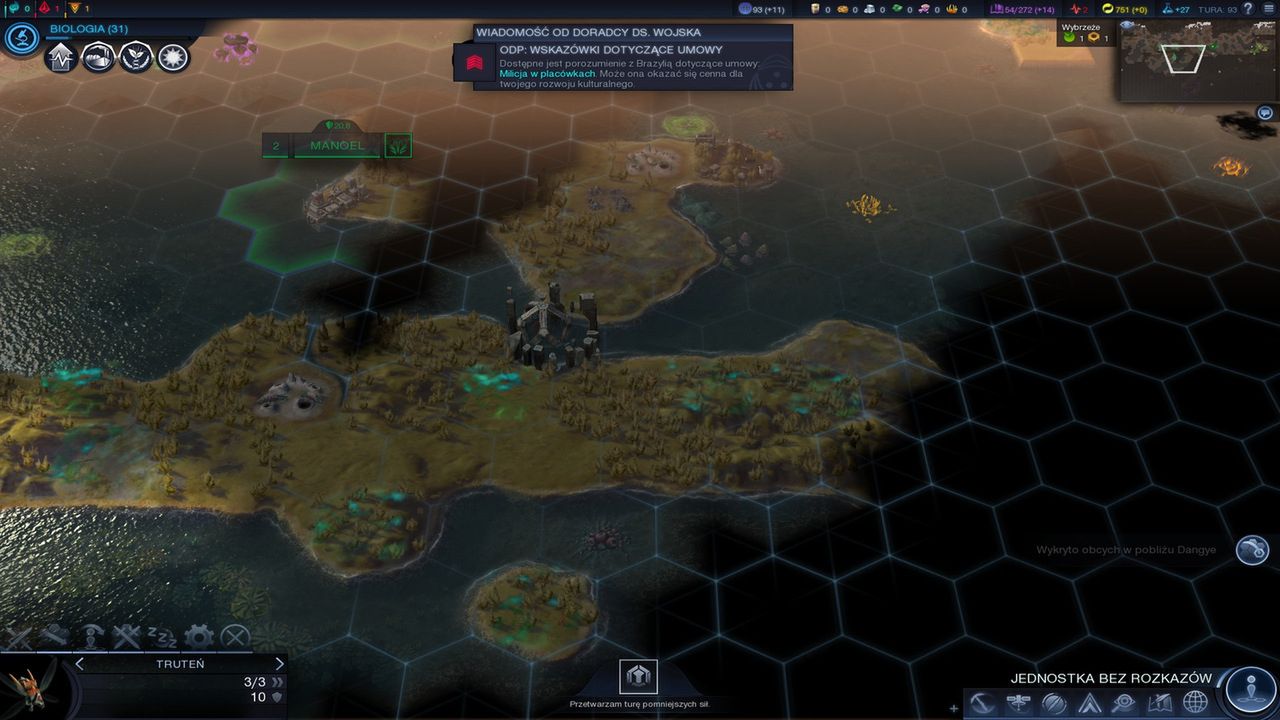
Task: Select the pickaxe worker action icon
Action: tap(56, 634)
